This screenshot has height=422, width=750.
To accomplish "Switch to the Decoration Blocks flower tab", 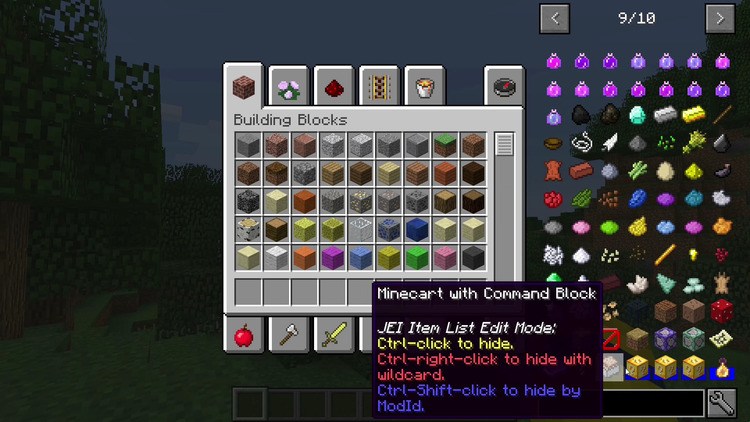I will click(x=289, y=86).
